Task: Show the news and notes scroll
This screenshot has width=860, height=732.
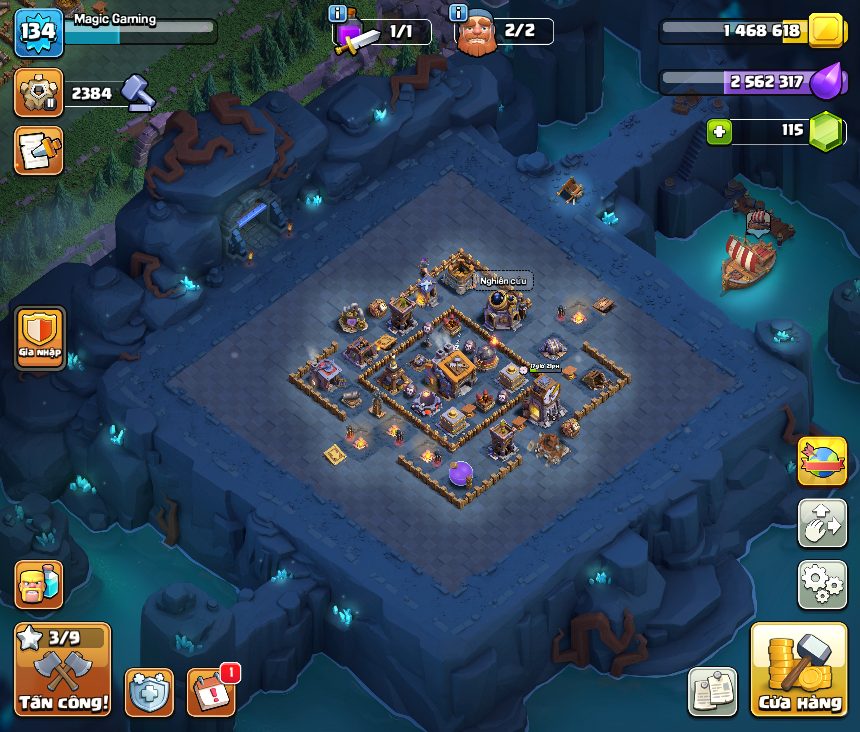Action: click(x=39, y=151)
